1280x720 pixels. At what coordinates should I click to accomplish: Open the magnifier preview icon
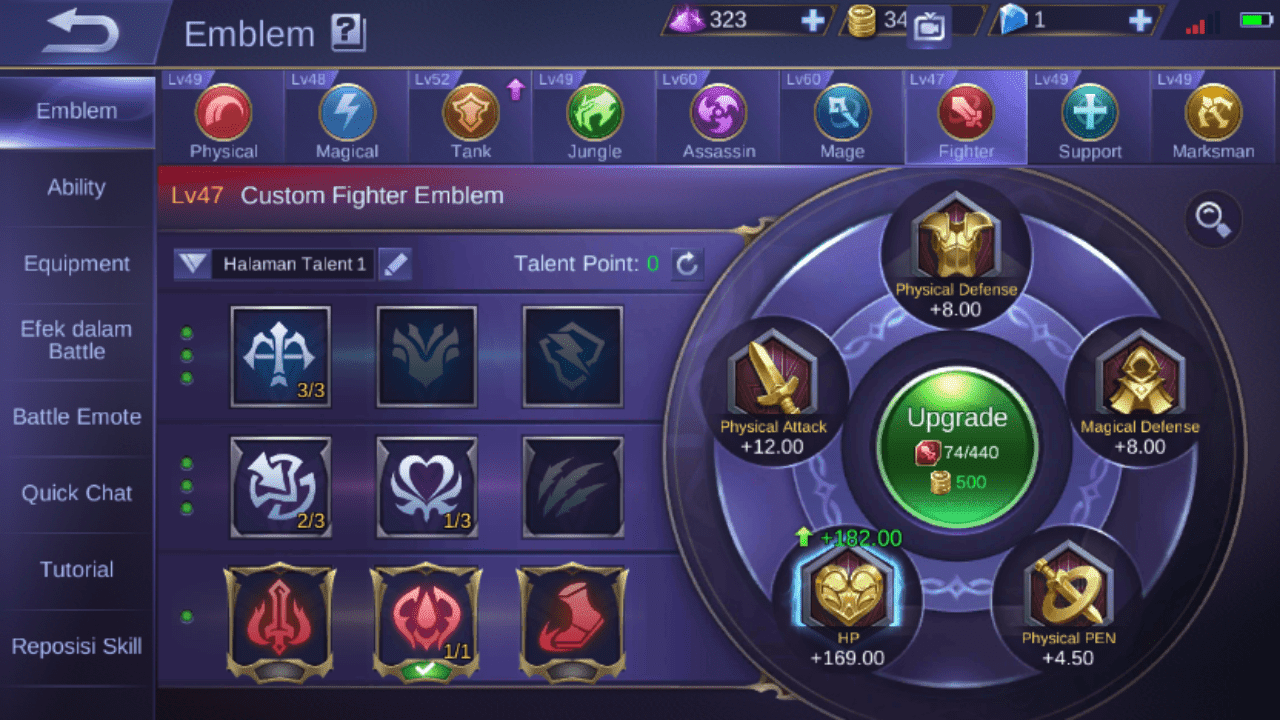(1212, 222)
